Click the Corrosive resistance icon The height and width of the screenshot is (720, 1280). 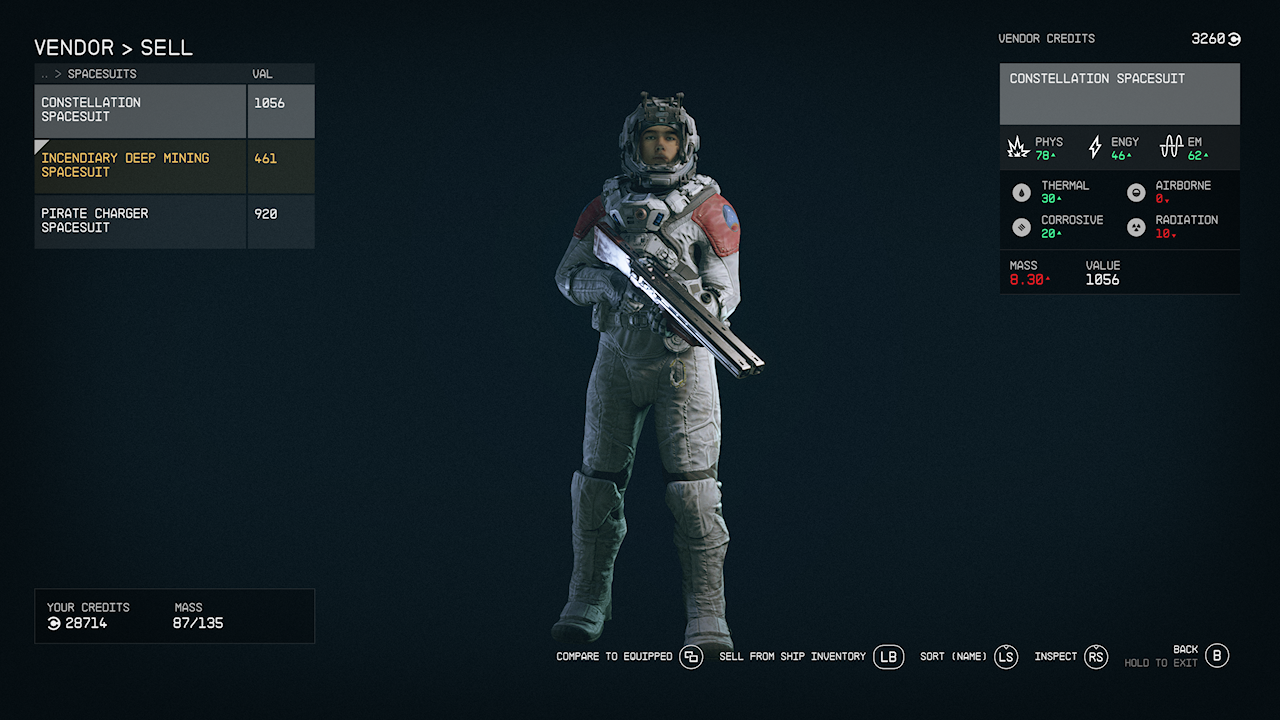(x=1022, y=227)
